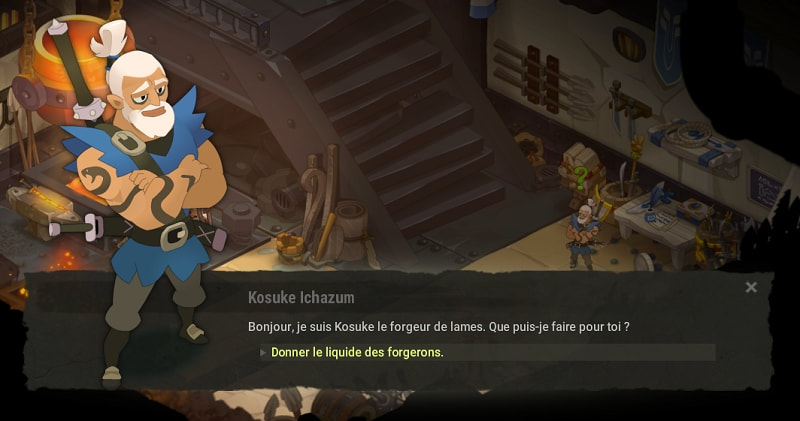Choose "Donner le liquide des forgerons" reply

pos(357,352)
